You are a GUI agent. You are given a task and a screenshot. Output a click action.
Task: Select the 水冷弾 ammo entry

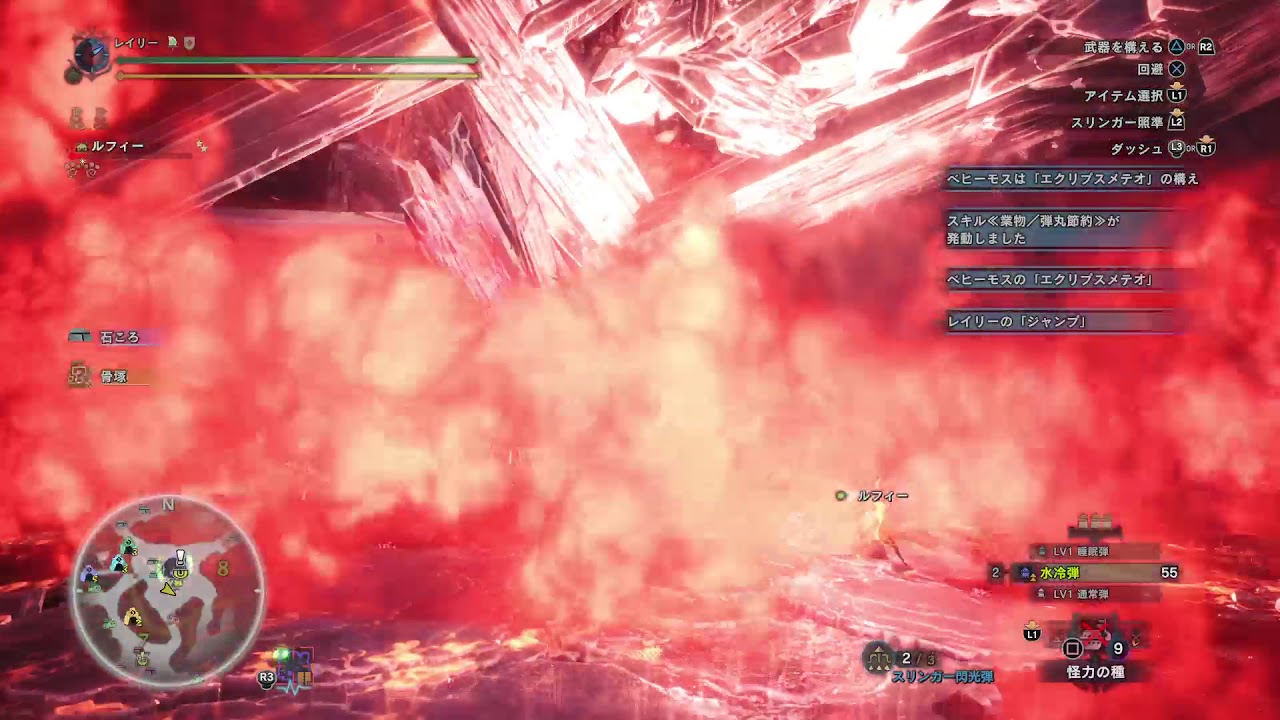1096,573
